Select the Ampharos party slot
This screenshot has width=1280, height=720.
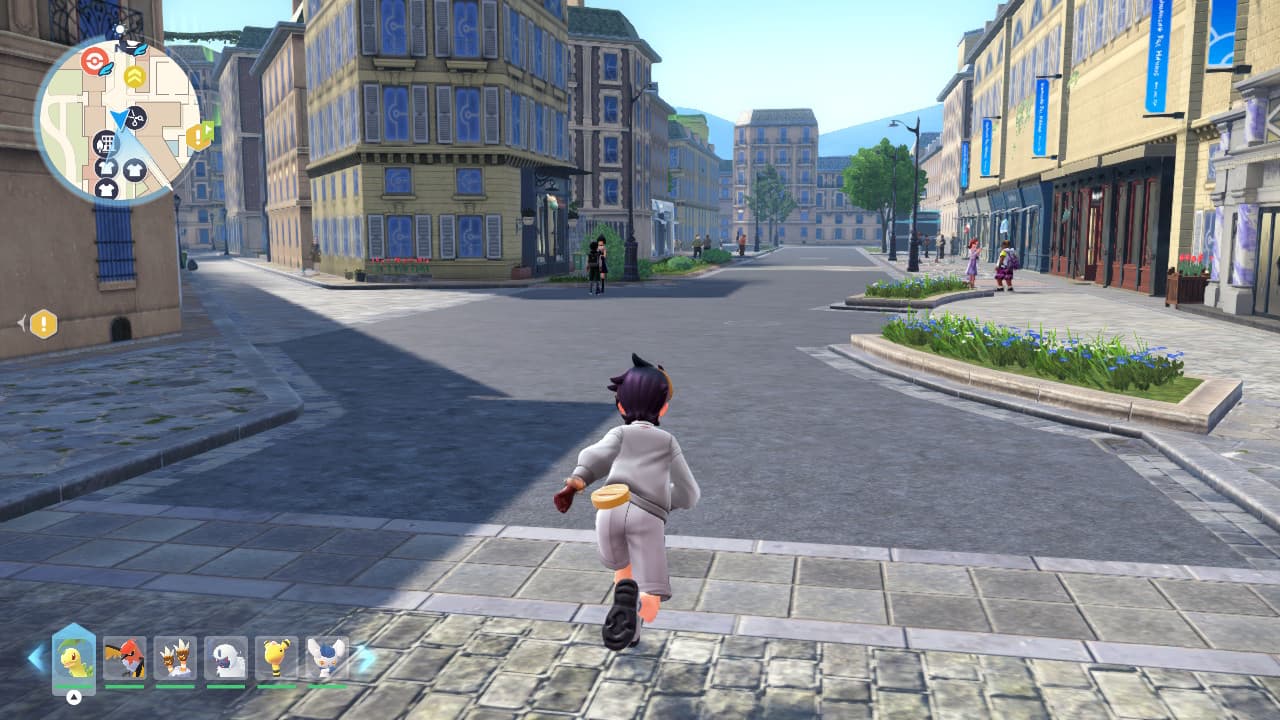[276, 657]
